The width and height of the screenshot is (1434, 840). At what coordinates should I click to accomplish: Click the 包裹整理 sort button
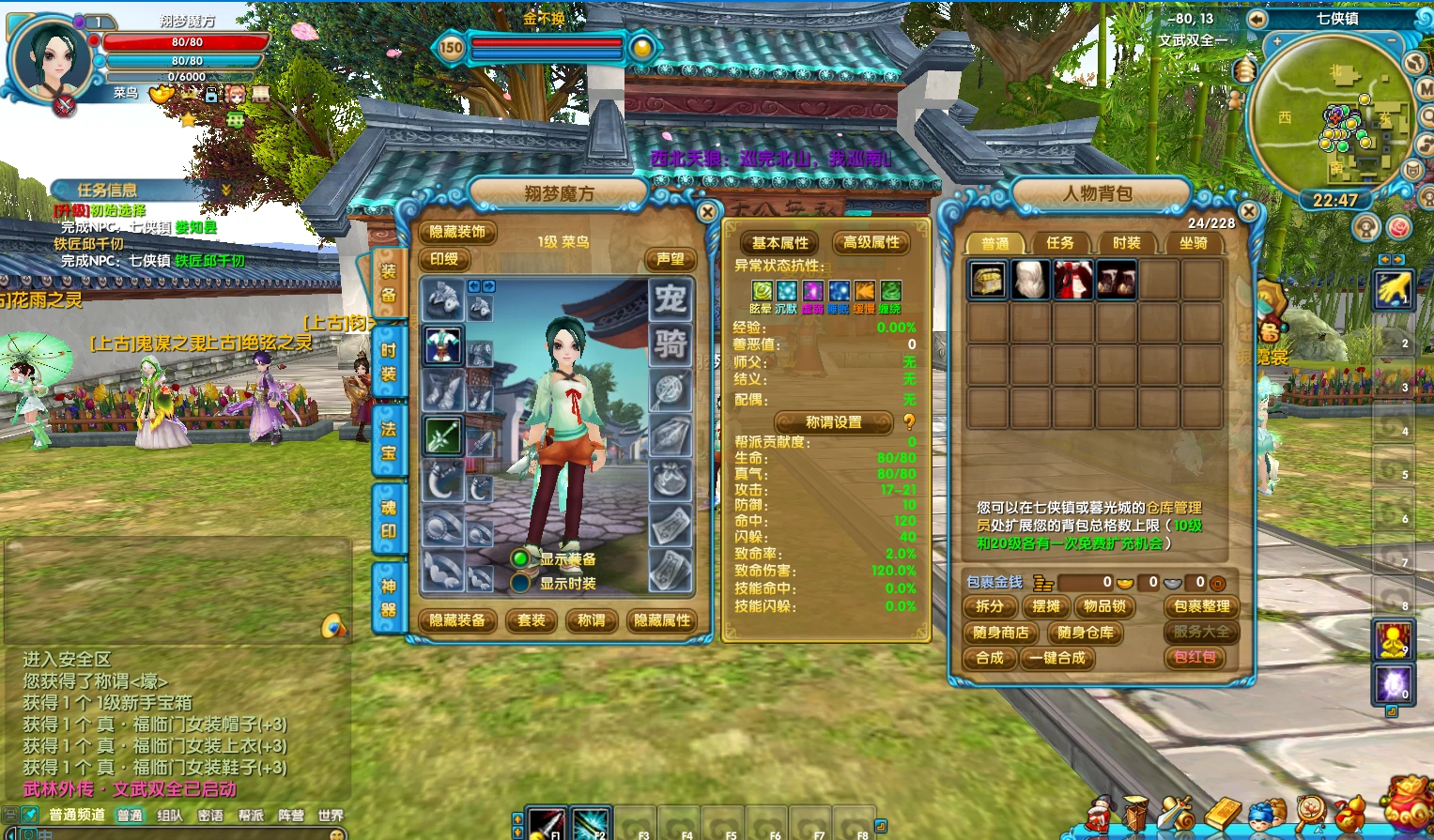coord(1201,606)
